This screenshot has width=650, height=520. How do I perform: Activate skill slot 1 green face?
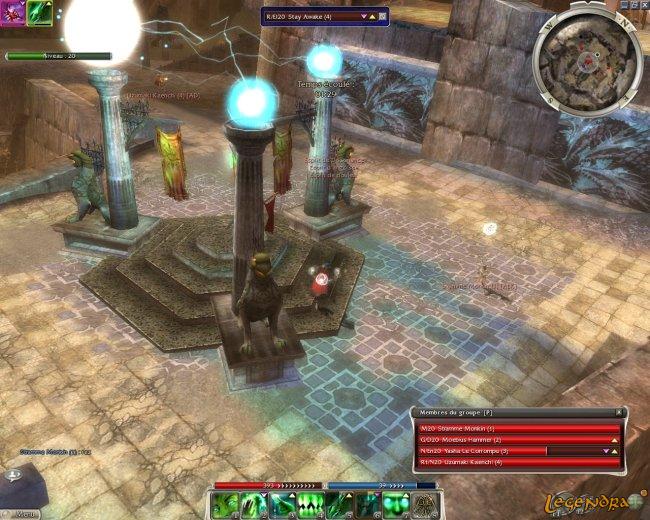pos(228,505)
